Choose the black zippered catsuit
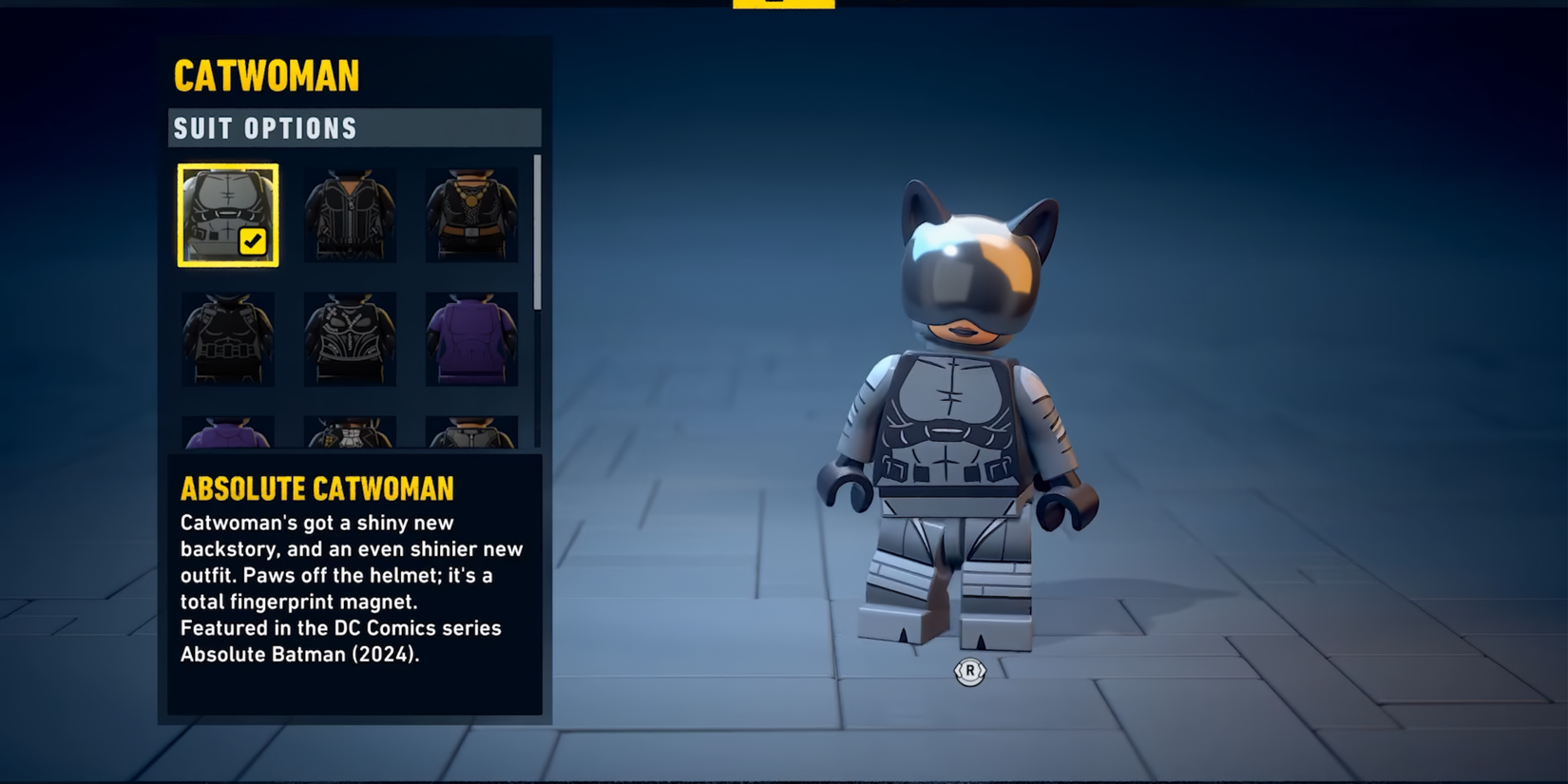The height and width of the screenshot is (784, 1568). [x=350, y=215]
